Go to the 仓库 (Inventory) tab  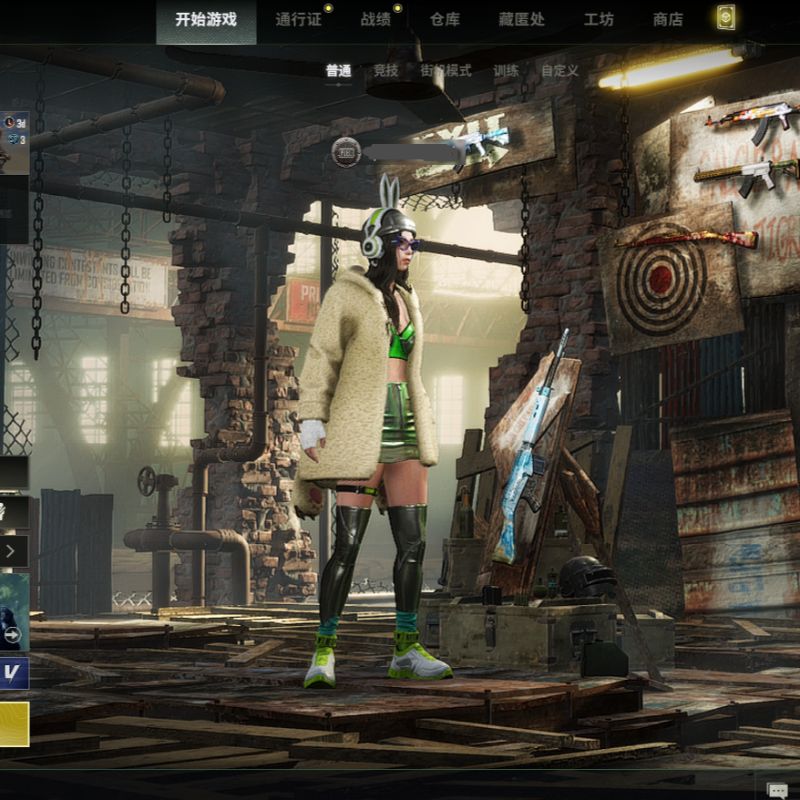[x=444, y=19]
